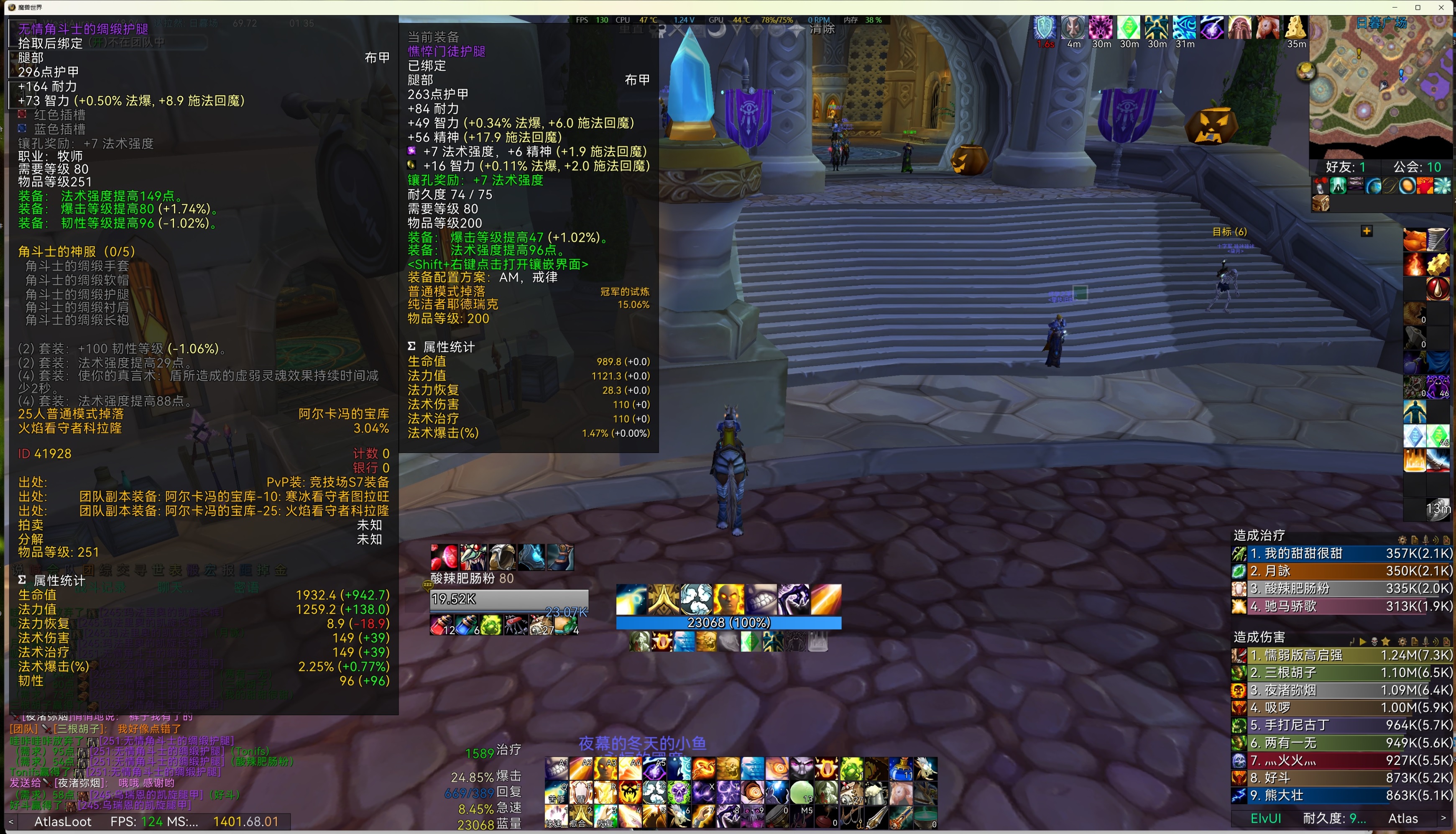Viewport: 1456px width, 834px height.
Task: Open the Sunset Plaza minimap
Action: (1381, 86)
